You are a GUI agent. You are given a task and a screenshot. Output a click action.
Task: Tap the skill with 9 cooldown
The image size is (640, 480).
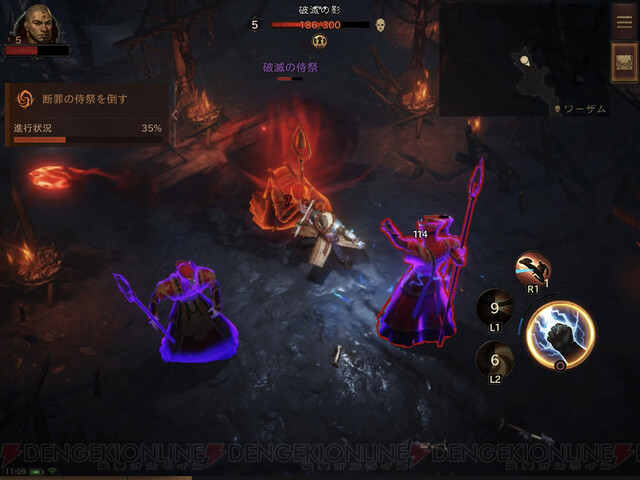click(x=493, y=308)
